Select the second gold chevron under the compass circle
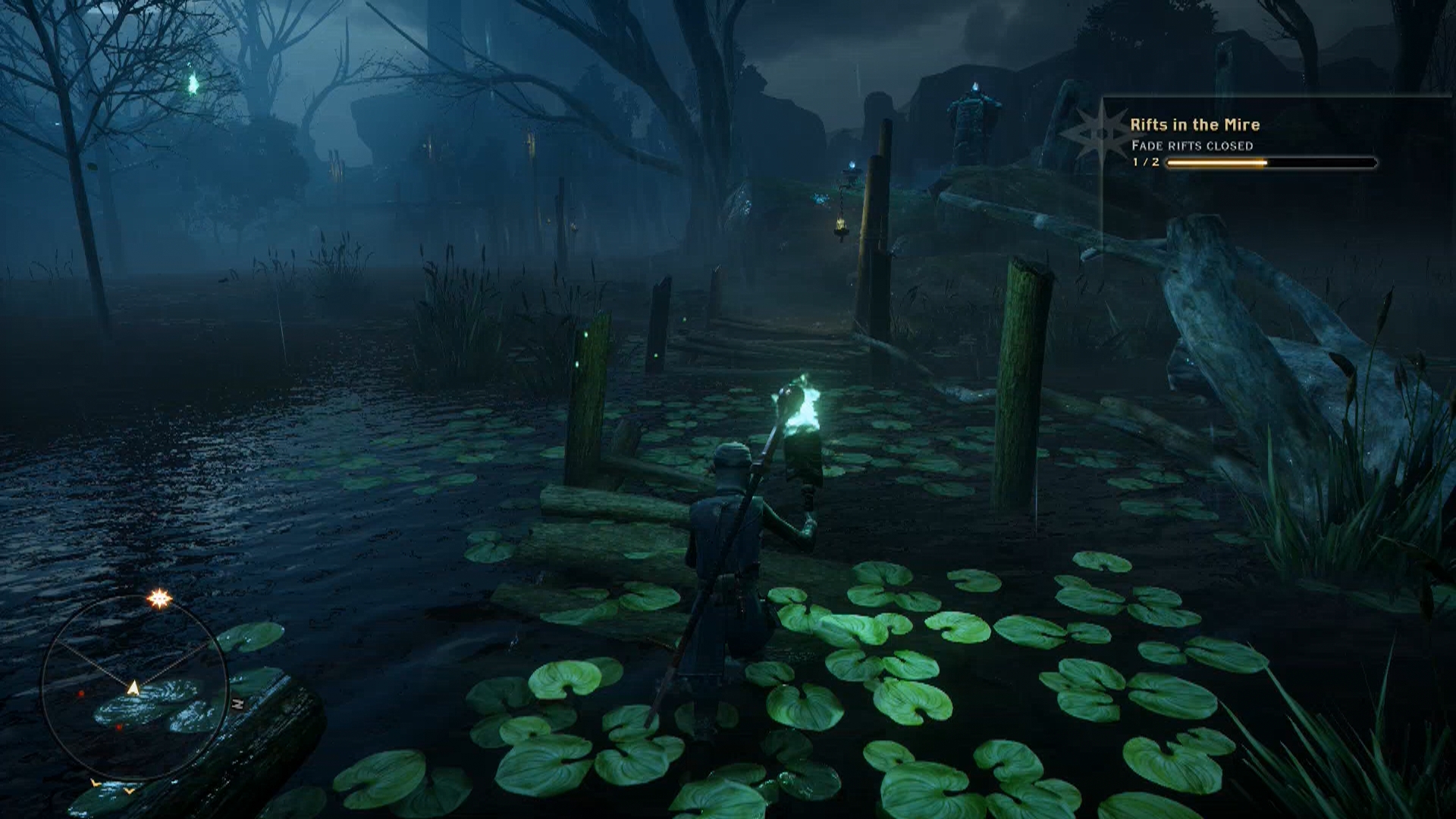The width and height of the screenshot is (1456, 819). [130, 792]
